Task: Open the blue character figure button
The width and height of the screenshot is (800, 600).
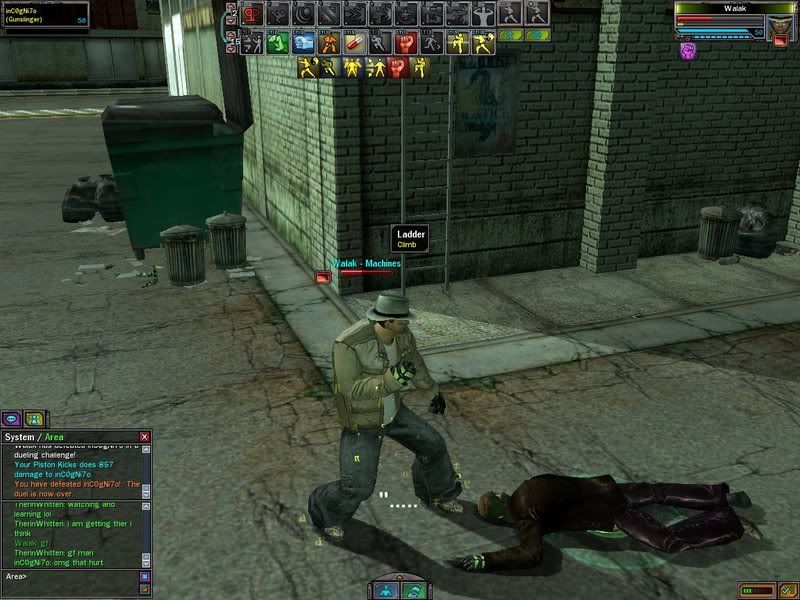Action: point(386,590)
